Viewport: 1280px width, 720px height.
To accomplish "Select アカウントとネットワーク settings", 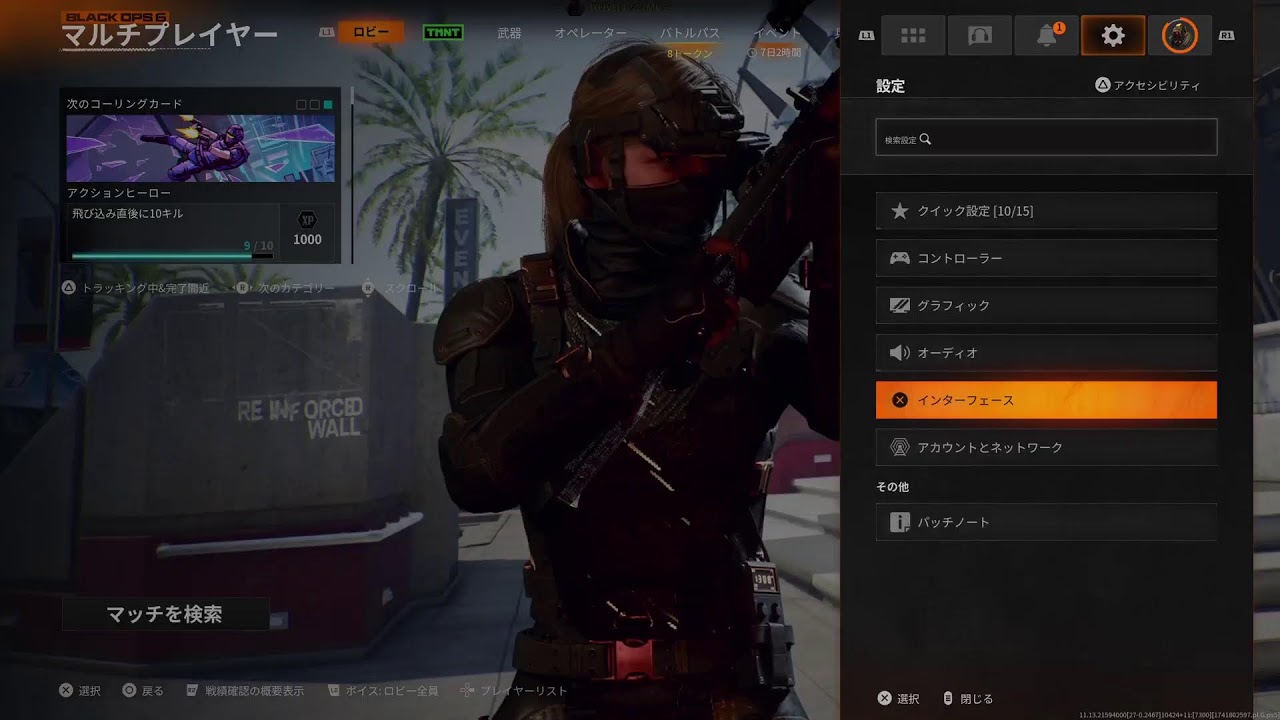I will pos(1046,447).
